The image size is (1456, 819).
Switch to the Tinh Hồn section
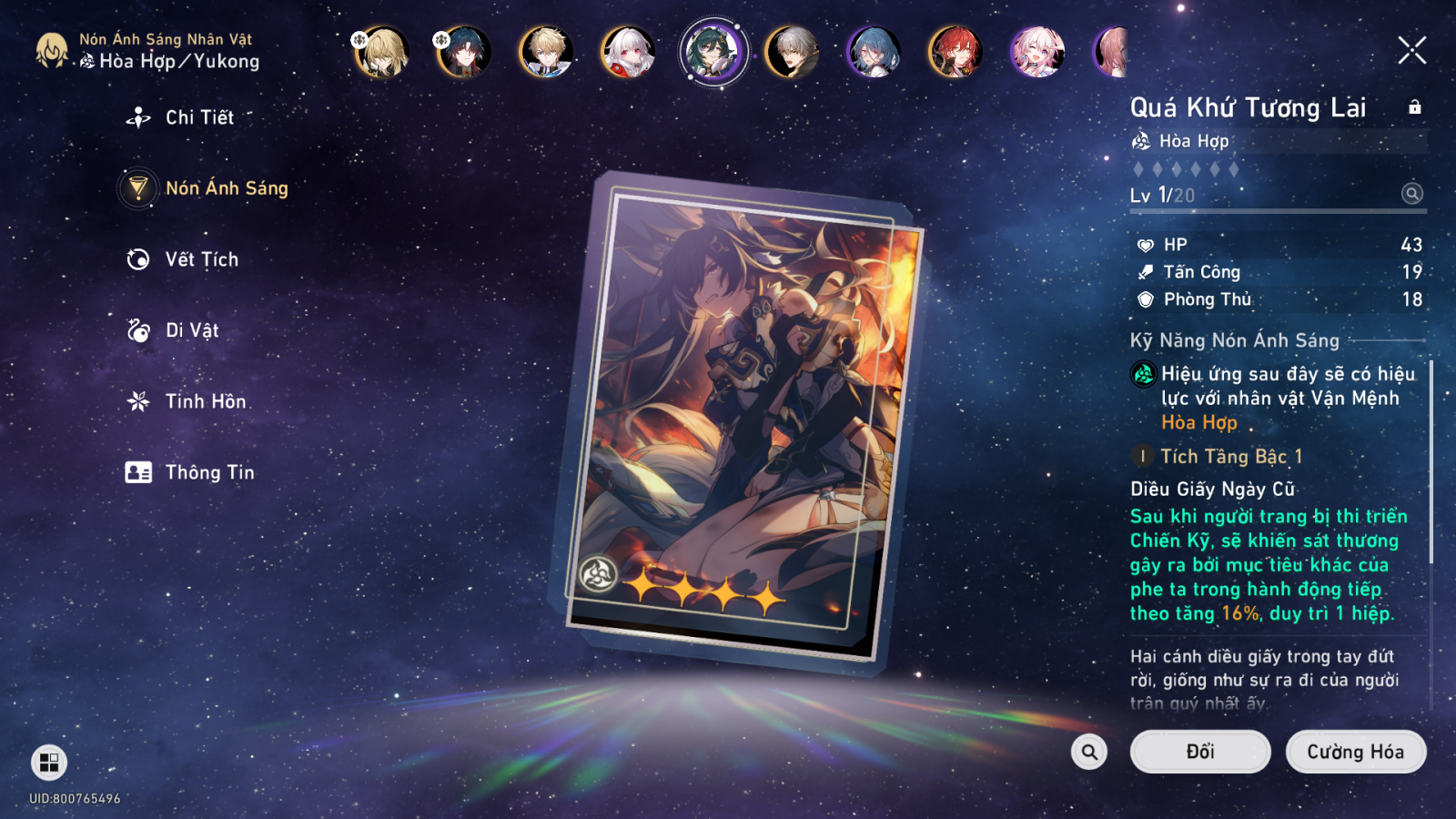(x=205, y=401)
